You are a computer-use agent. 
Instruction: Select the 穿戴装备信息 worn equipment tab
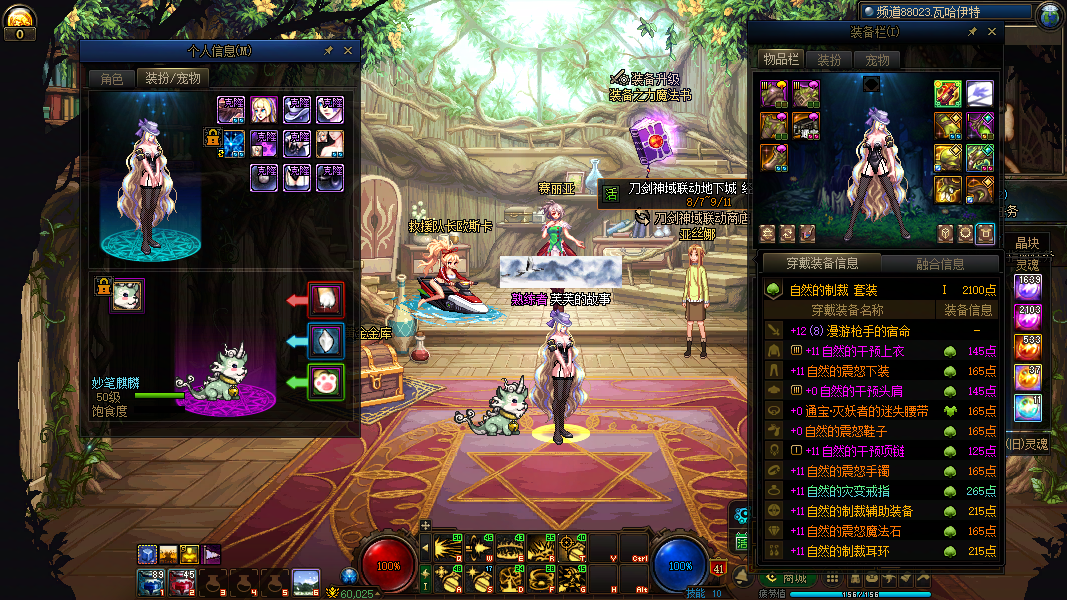(822, 264)
